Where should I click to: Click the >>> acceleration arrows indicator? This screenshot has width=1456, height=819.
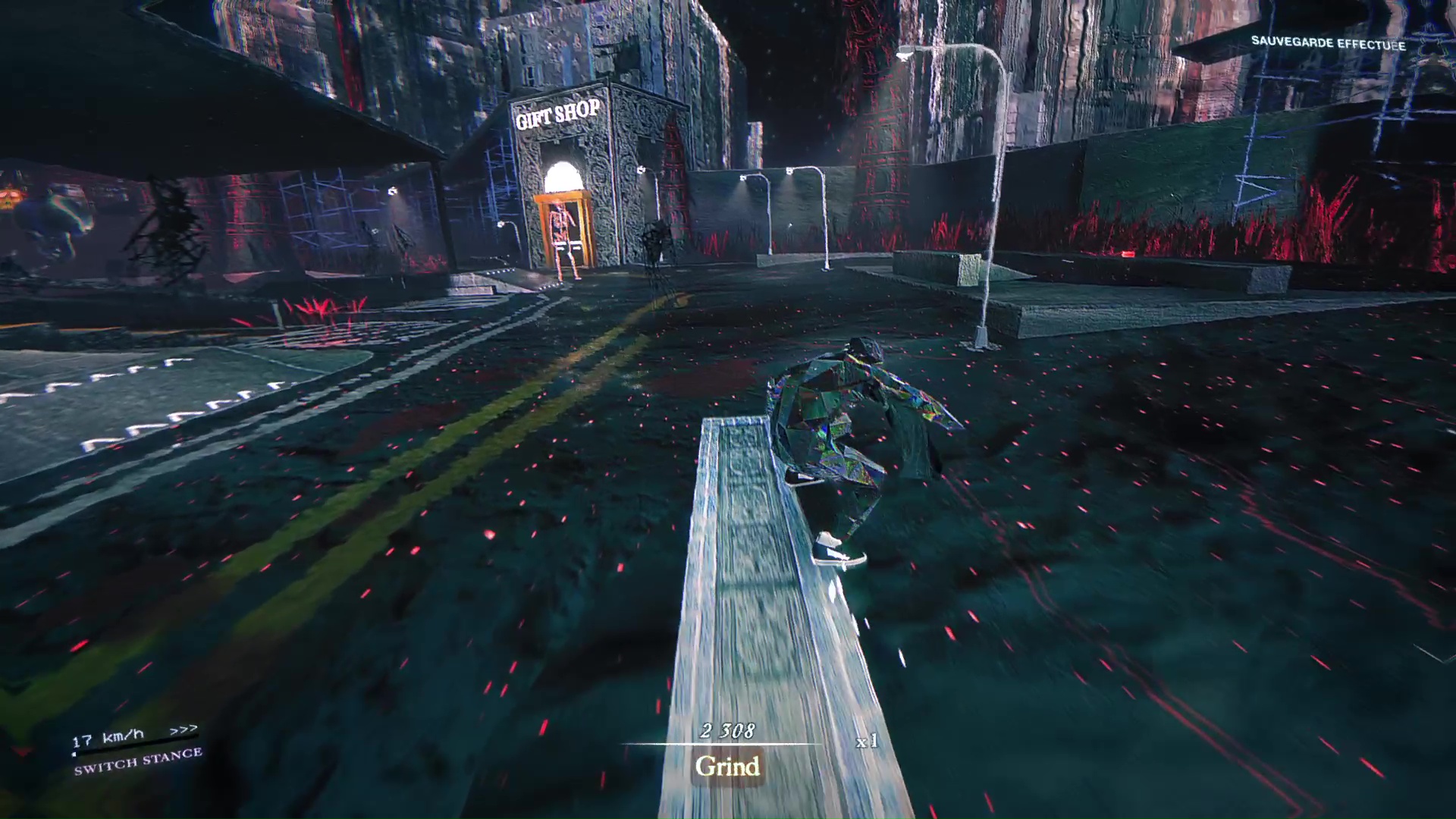coord(184,730)
